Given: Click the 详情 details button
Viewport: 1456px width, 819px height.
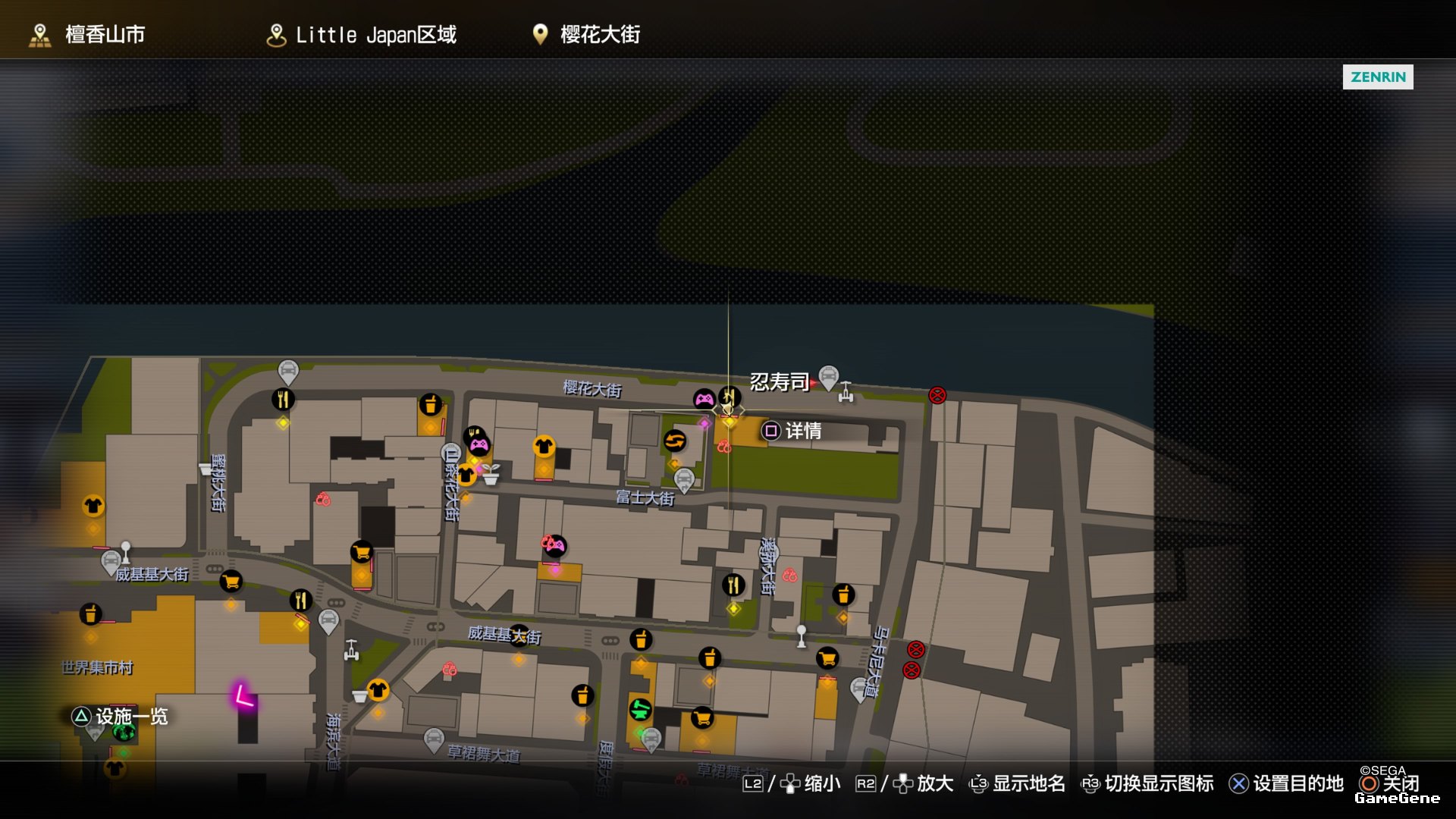Looking at the screenshot, I should (792, 431).
